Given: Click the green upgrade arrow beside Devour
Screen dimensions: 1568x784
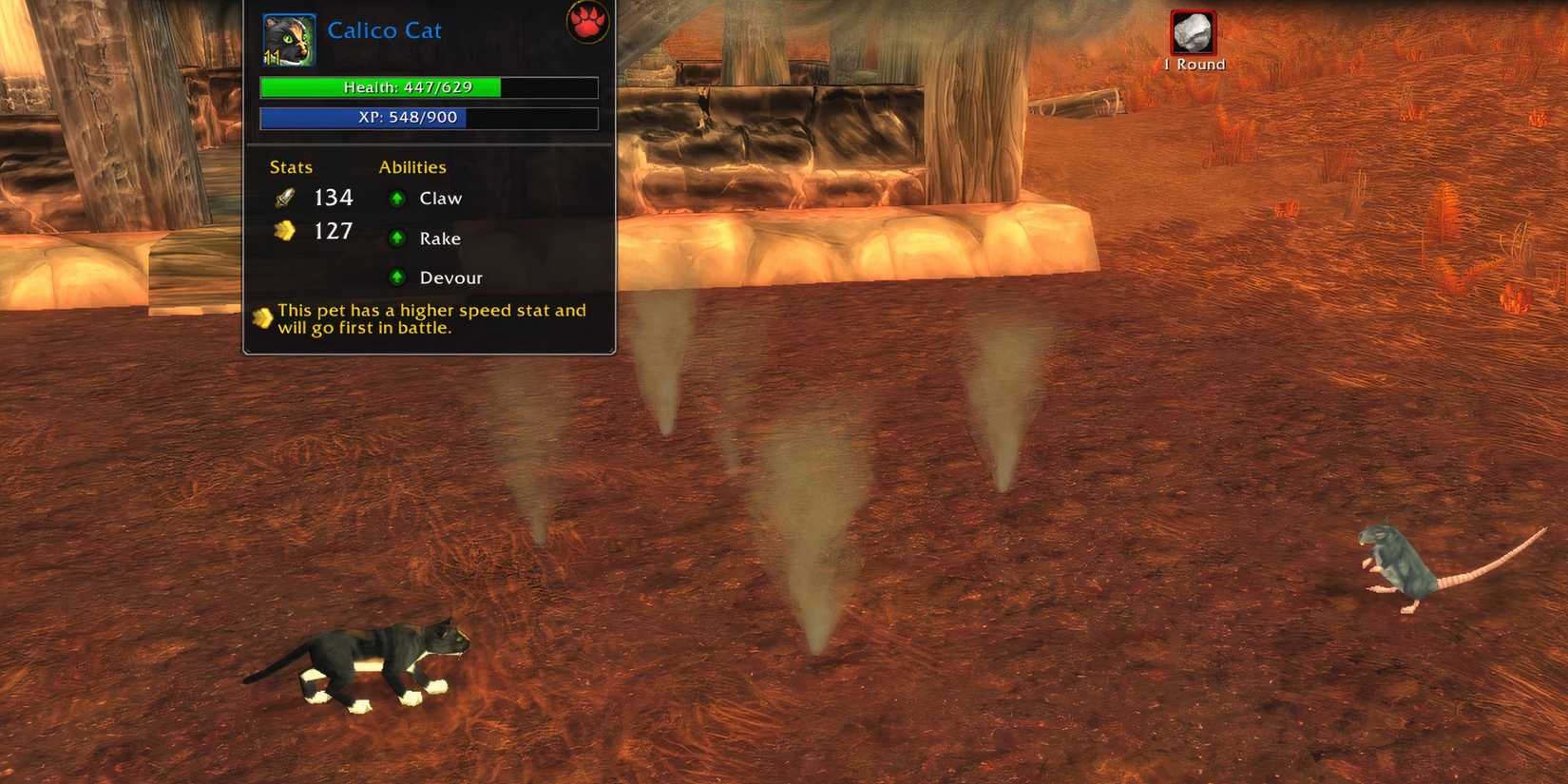Looking at the screenshot, I should tap(396, 277).
